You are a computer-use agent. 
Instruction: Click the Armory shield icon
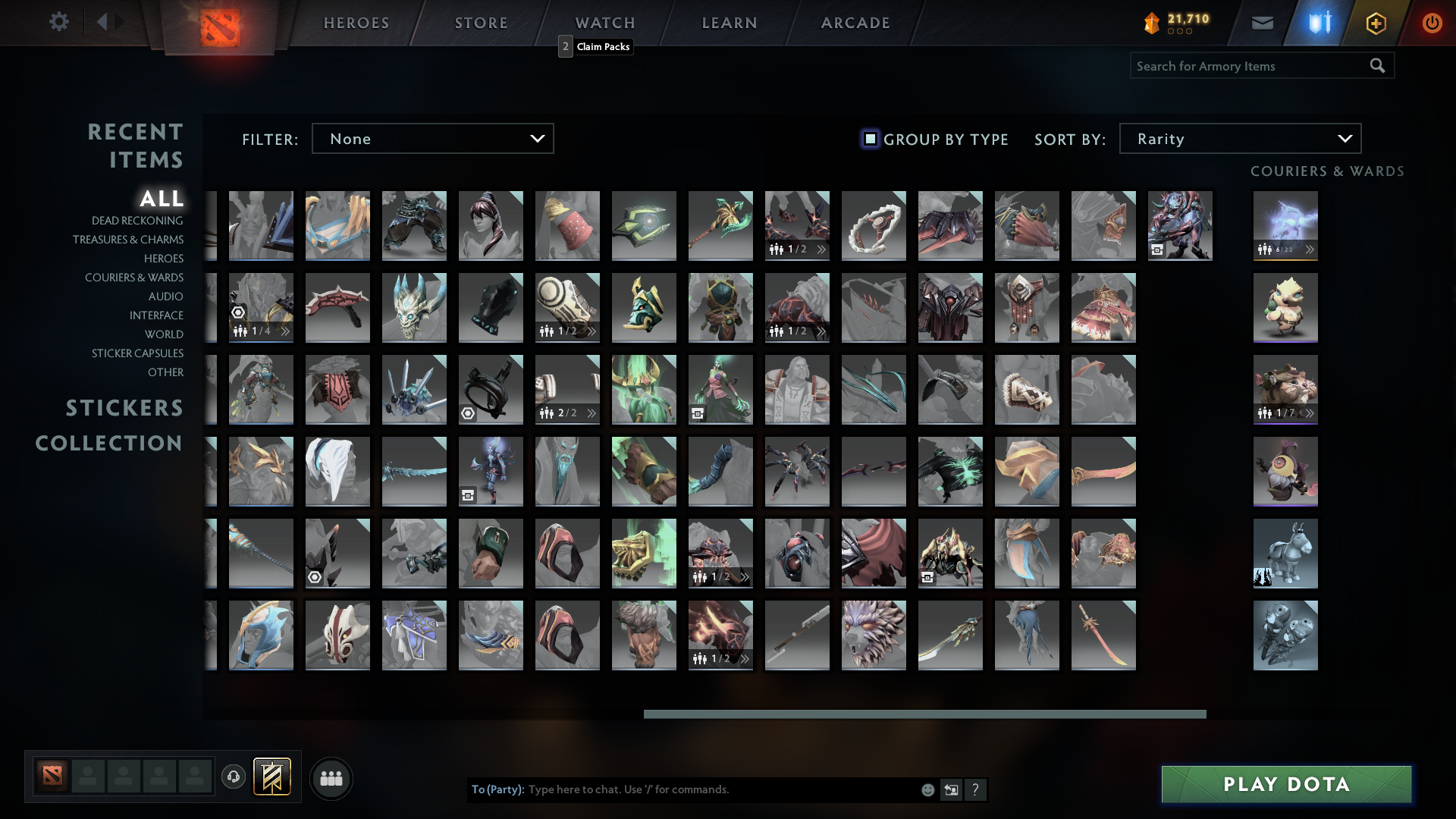(1318, 22)
